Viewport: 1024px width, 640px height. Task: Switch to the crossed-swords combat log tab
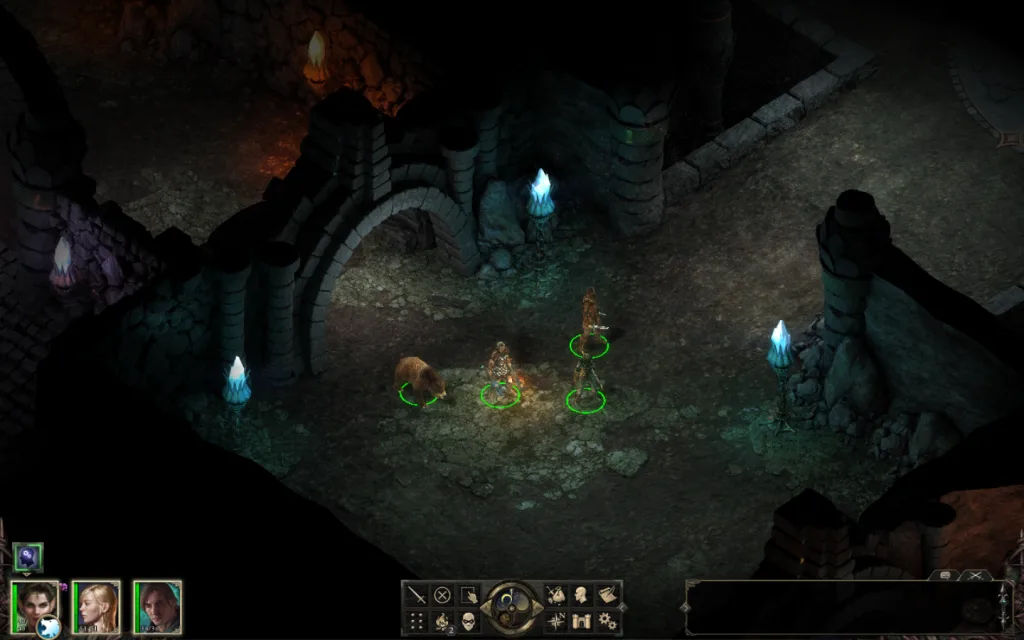coord(975,576)
